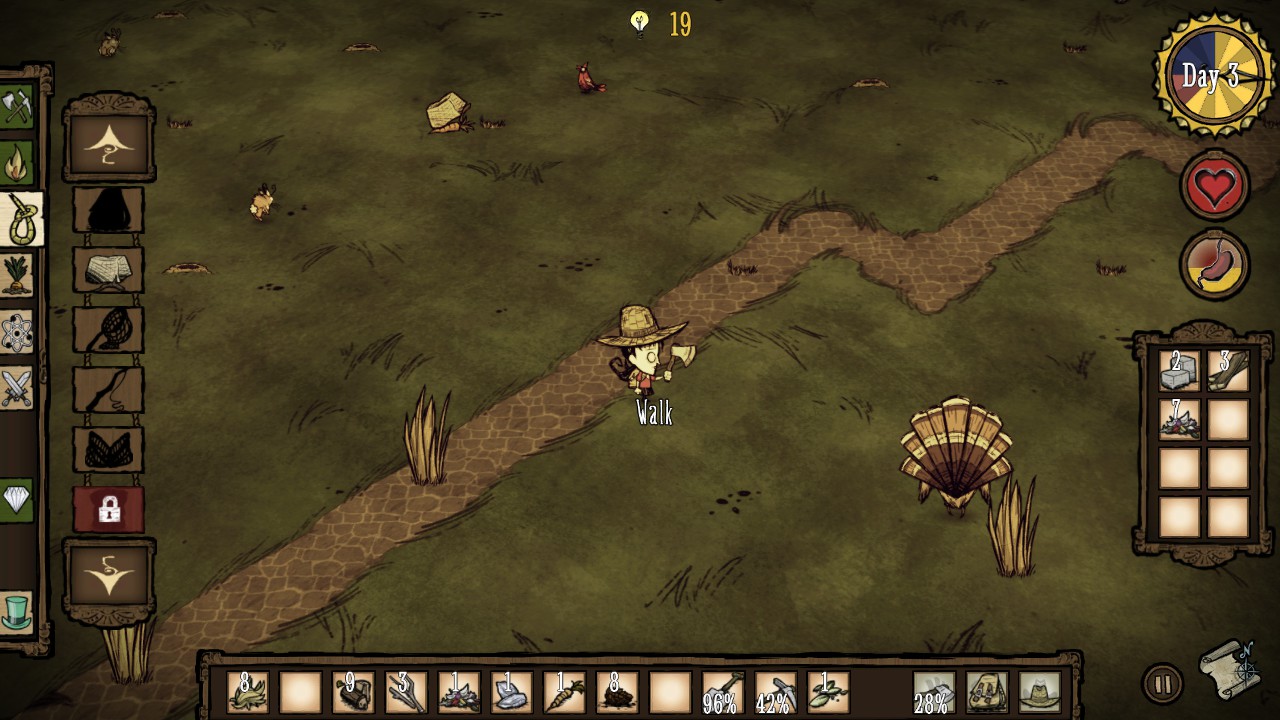1280x720 pixels.
Task: Open the Tools crafting tab
Action: [17, 107]
